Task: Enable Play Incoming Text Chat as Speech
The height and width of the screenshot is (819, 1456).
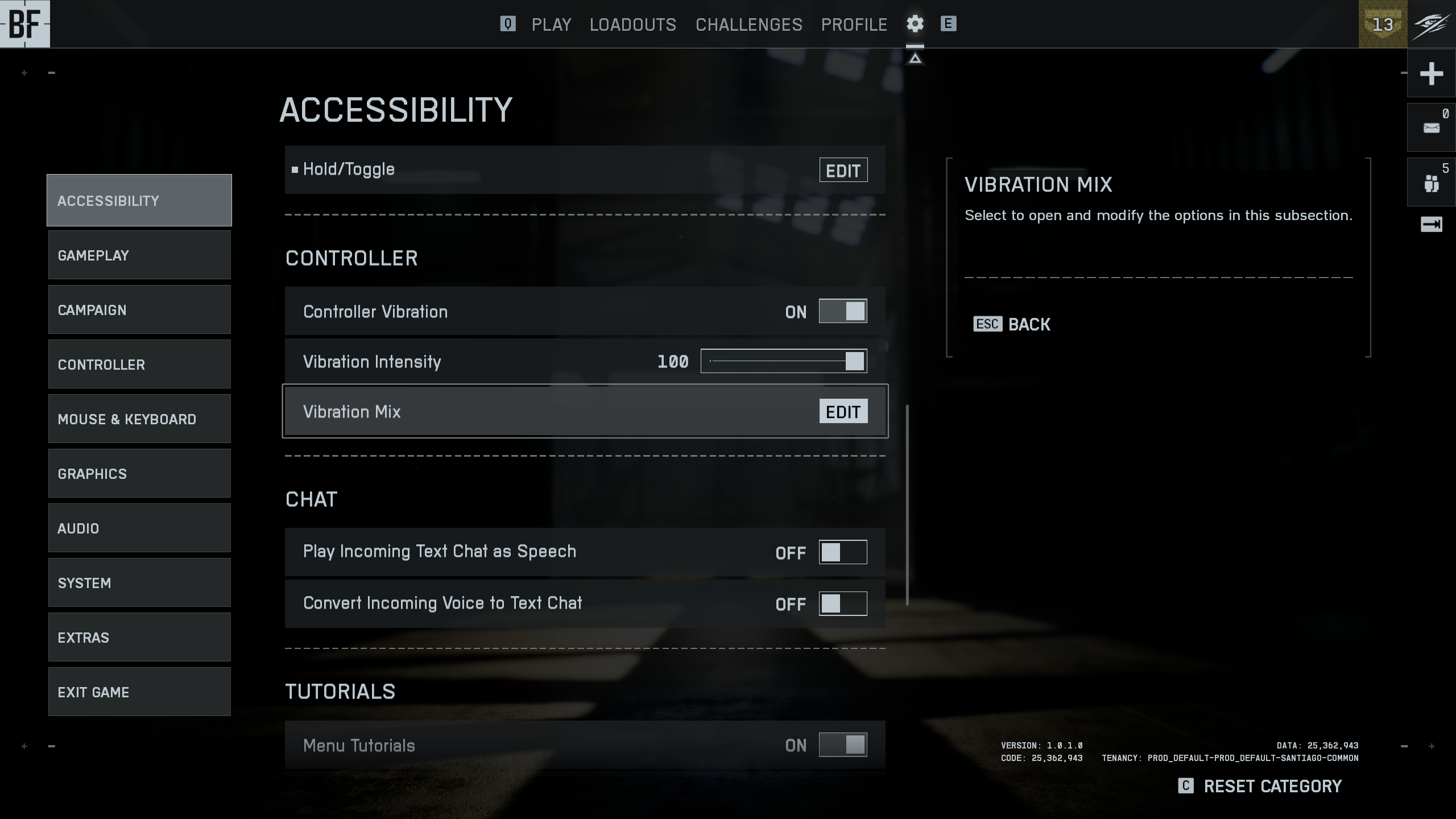Action: 842,552
